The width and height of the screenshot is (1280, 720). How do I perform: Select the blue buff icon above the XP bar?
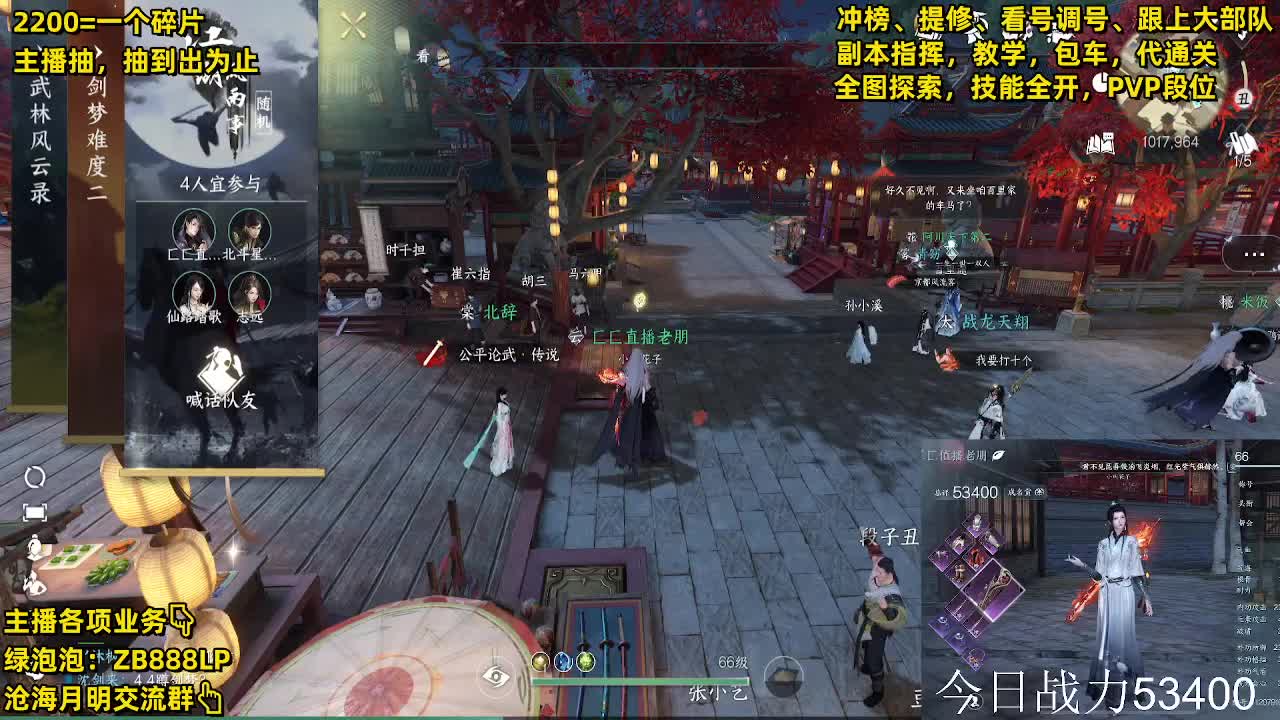coord(562,661)
